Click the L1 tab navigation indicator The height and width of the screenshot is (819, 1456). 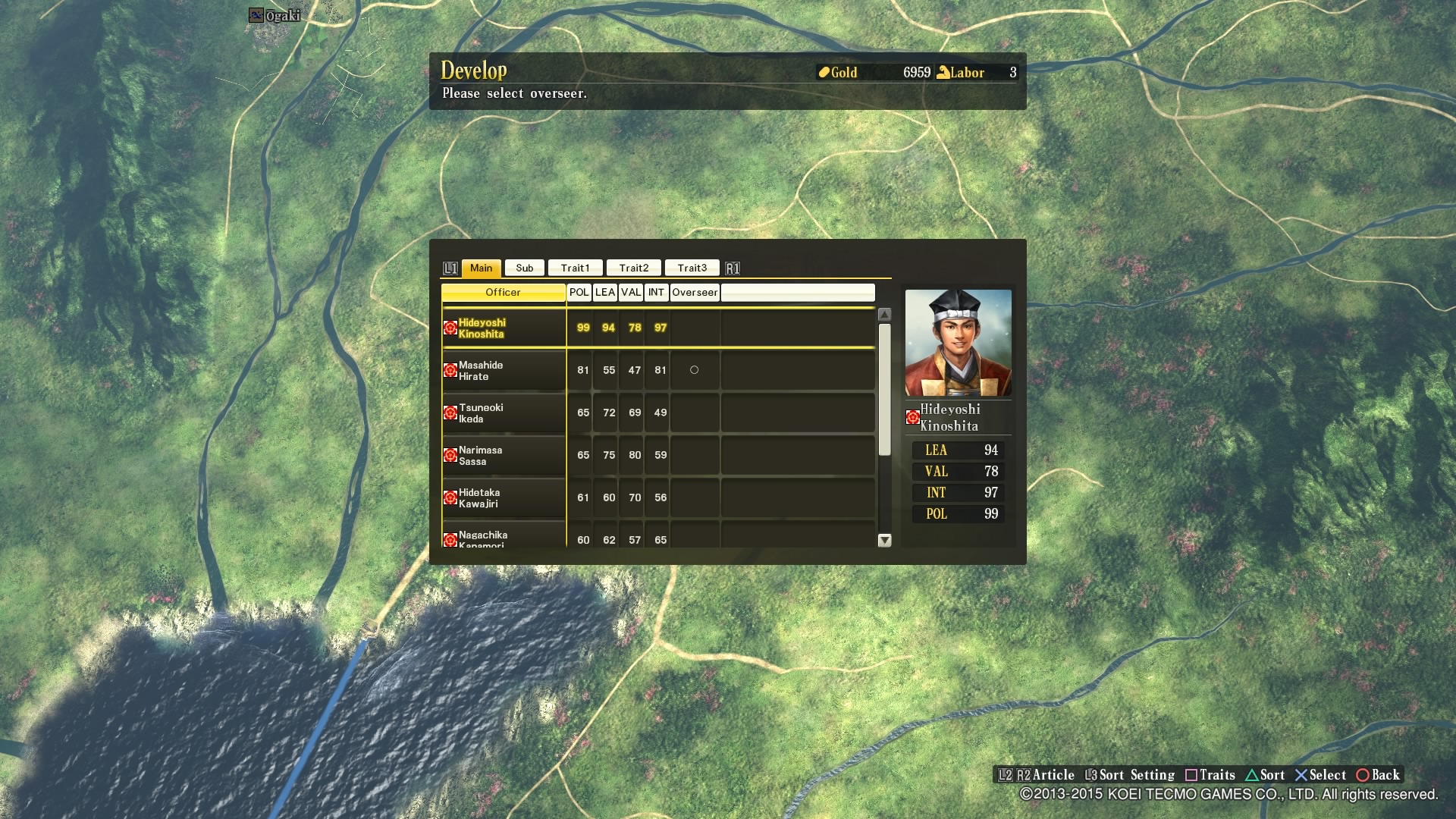tap(450, 267)
